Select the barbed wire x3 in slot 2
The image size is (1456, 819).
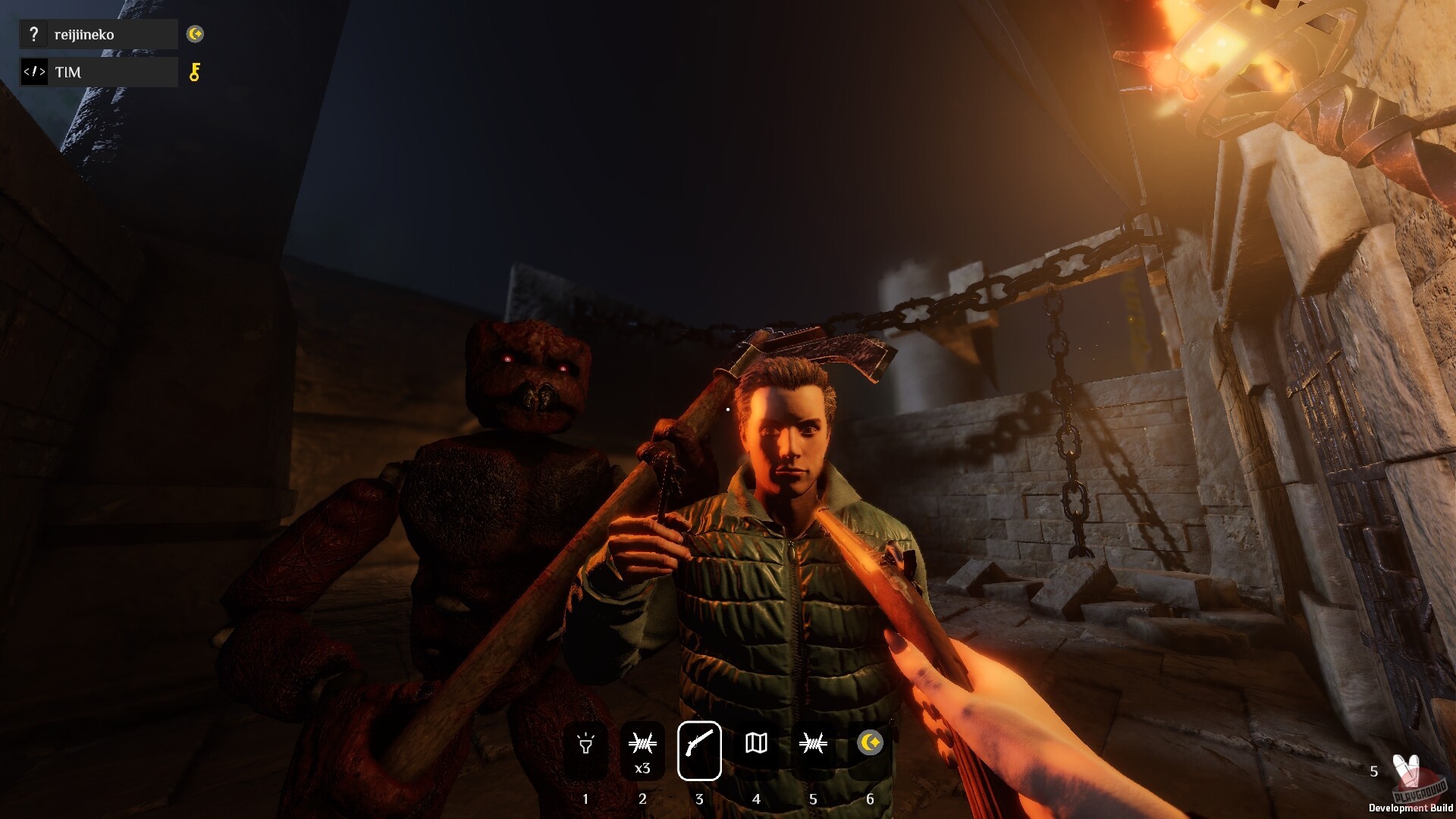pos(642,745)
